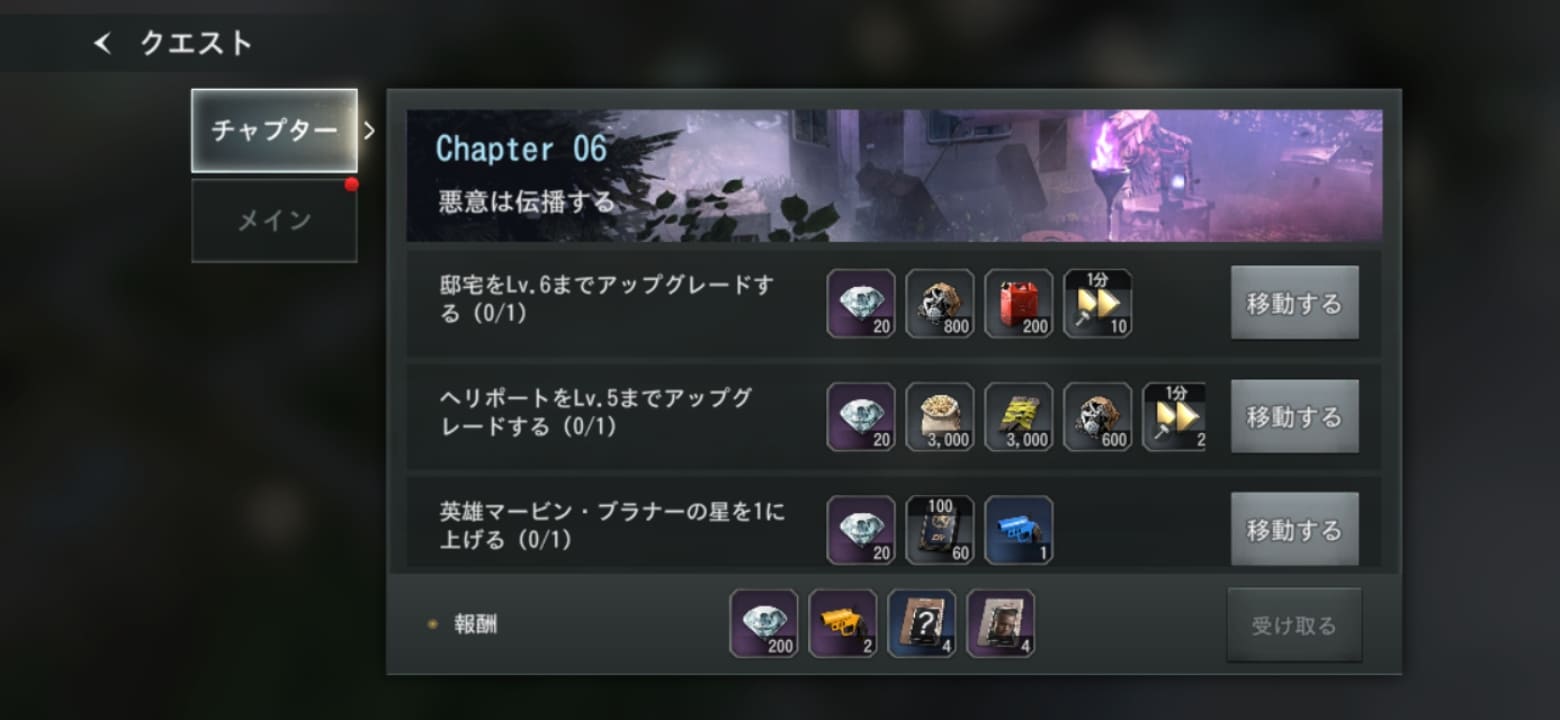This screenshot has width=1560, height=720.
Task: Select the 20 diamond reward in mansion quest
Action: coord(861,304)
